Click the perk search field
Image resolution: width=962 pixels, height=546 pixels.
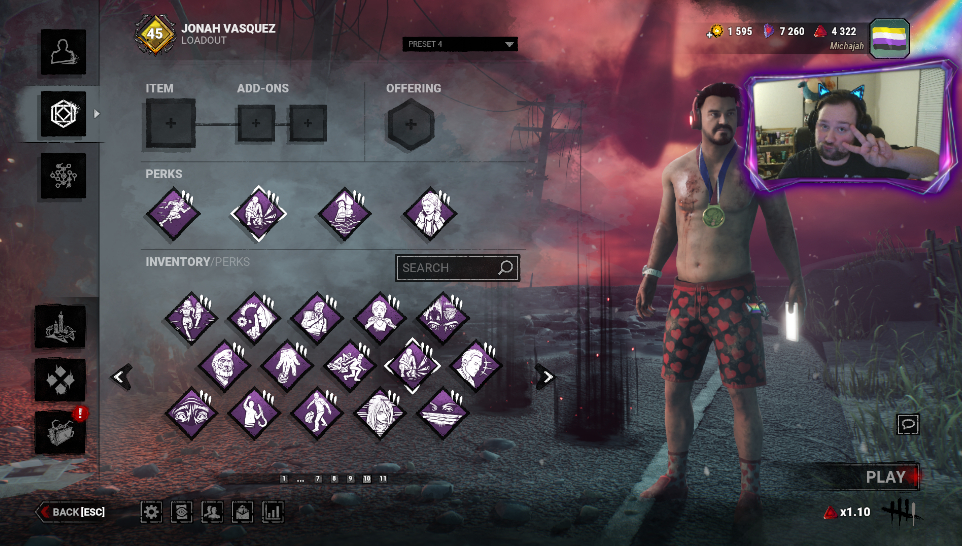447,268
